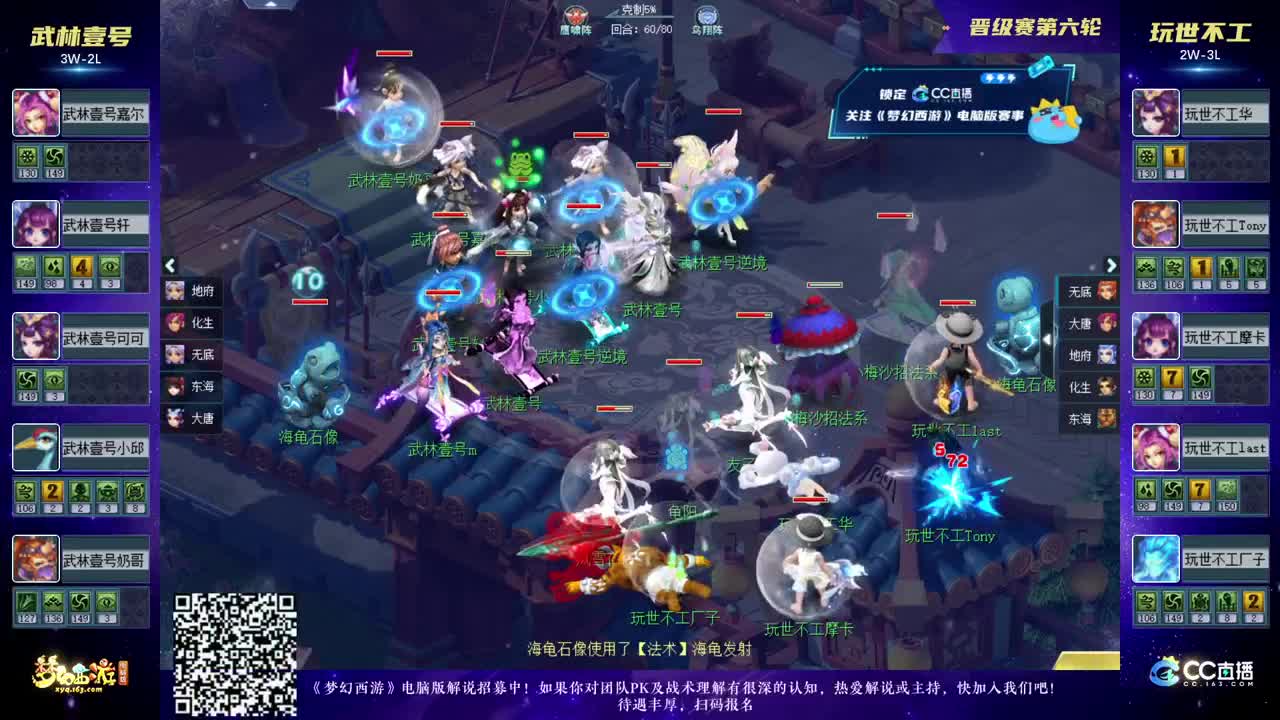The height and width of the screenshot is (720, 1280).
Task: Click the 回合 60/80 turn progress display
Action: click(640, 30)
